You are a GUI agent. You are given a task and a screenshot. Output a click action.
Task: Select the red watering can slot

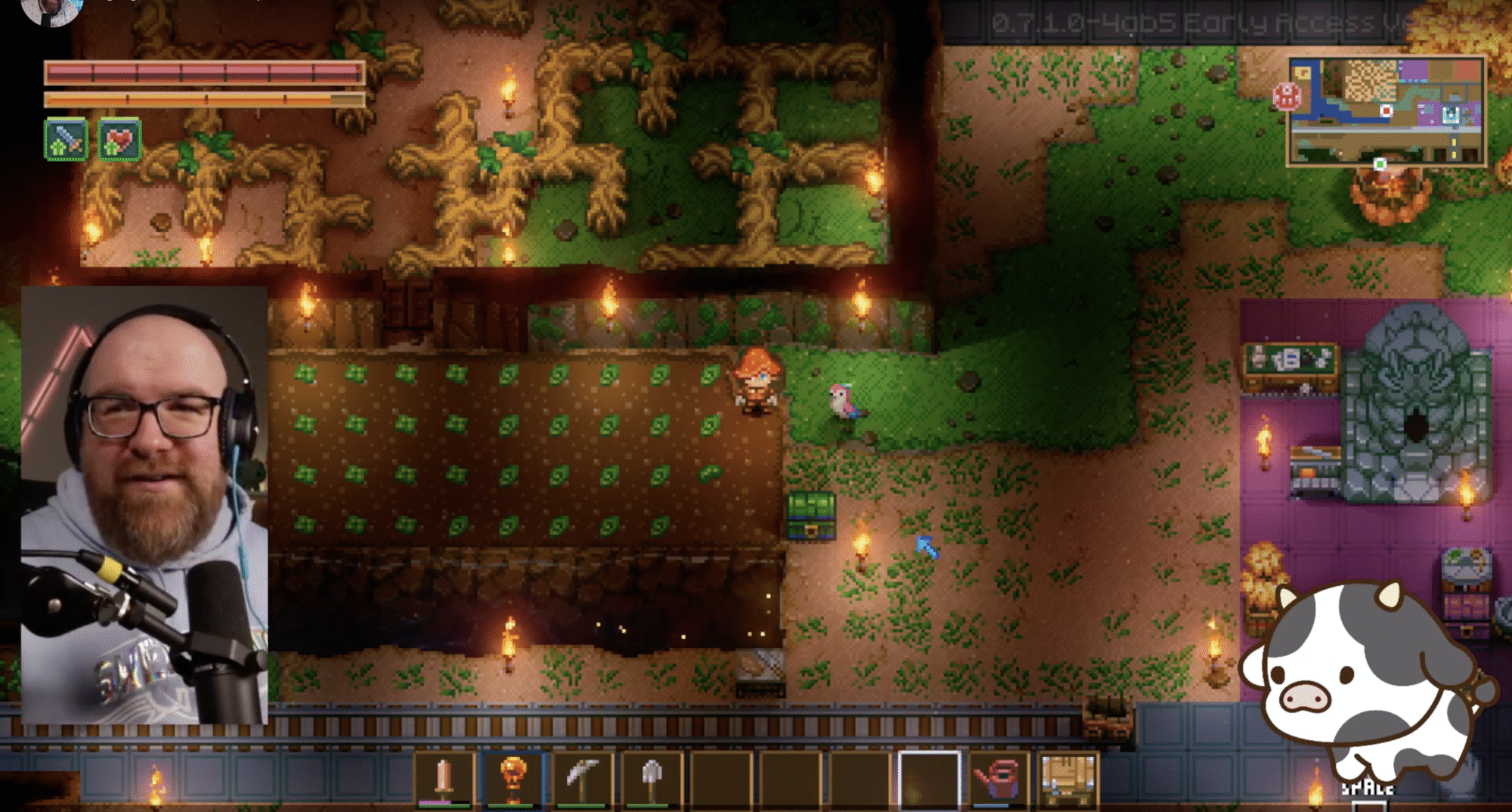click(x=999, y=779)
